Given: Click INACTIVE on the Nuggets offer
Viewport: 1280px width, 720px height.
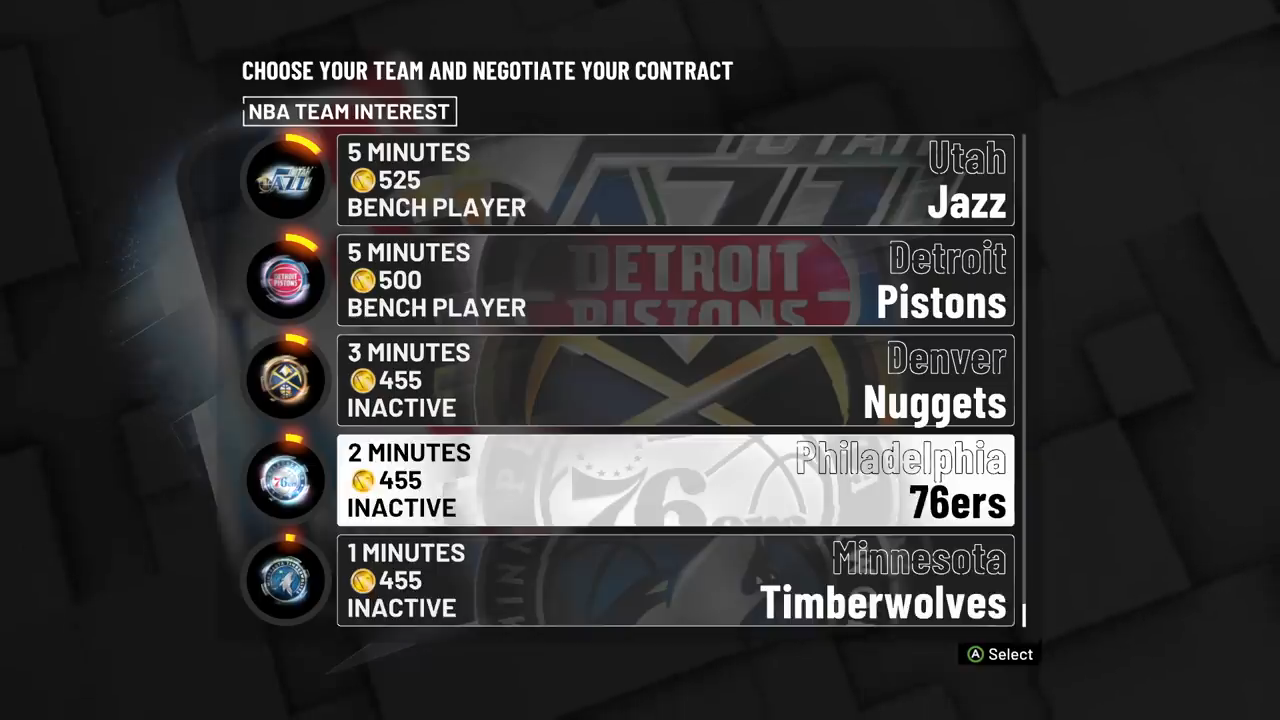Looking at the screenshot, I should (401, 408).
